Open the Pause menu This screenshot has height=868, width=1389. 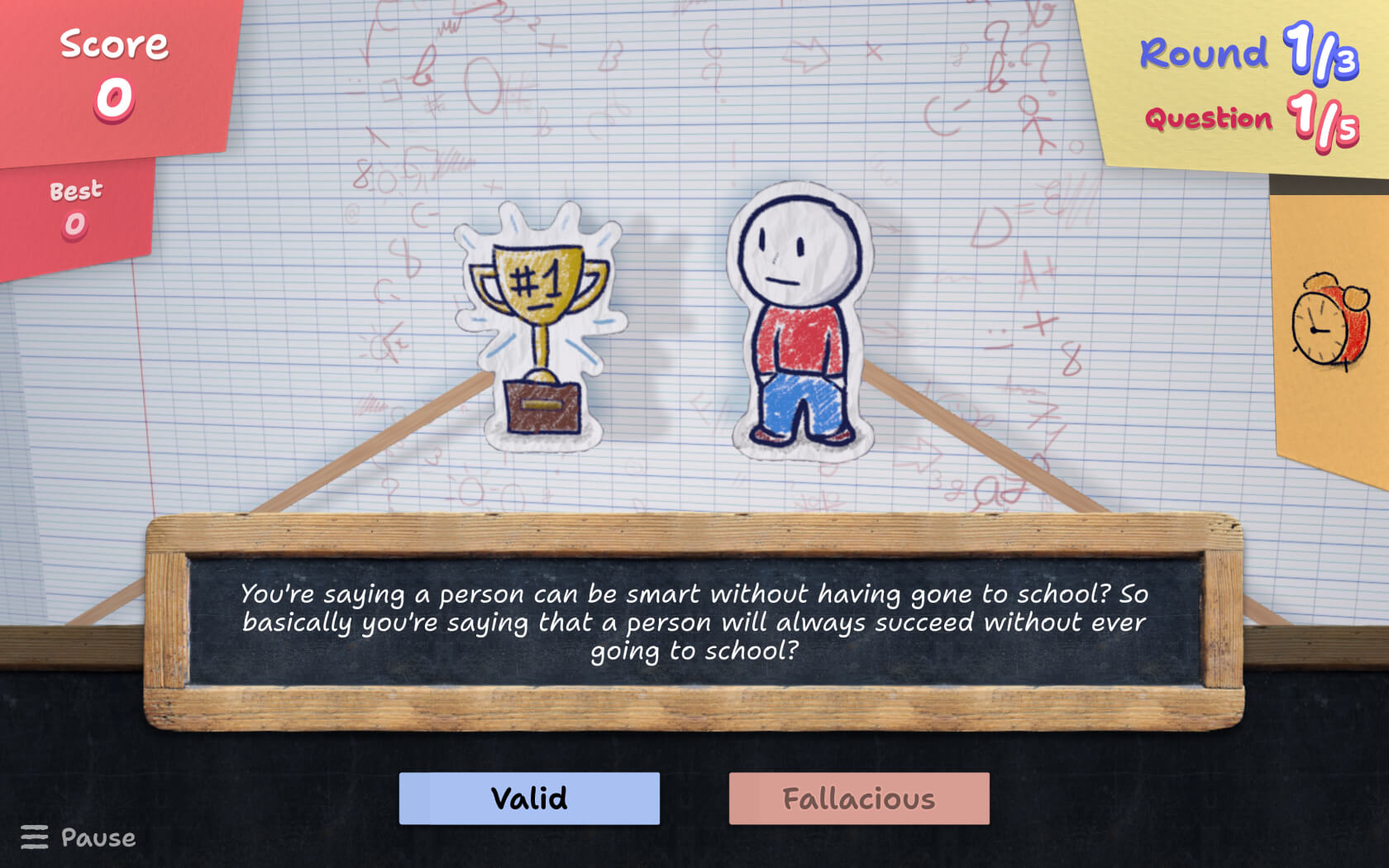click(79, 837)
